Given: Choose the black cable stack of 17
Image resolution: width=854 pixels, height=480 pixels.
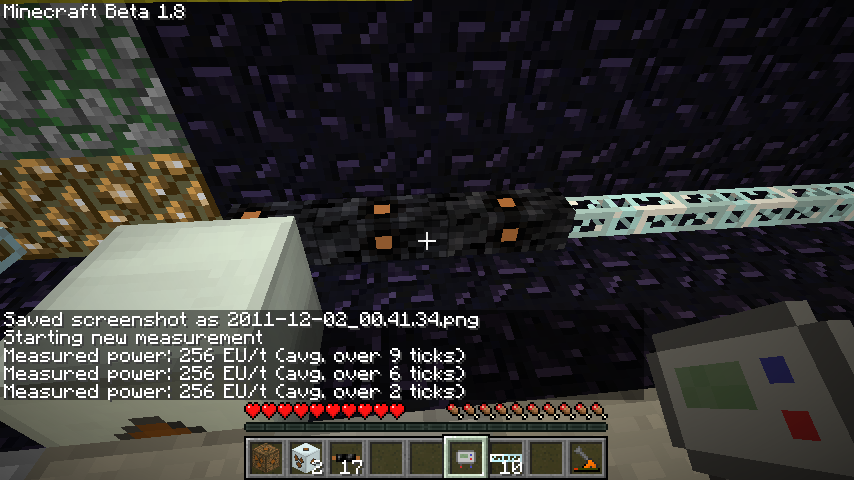Looking at the screenshot, I should (345, 458).
